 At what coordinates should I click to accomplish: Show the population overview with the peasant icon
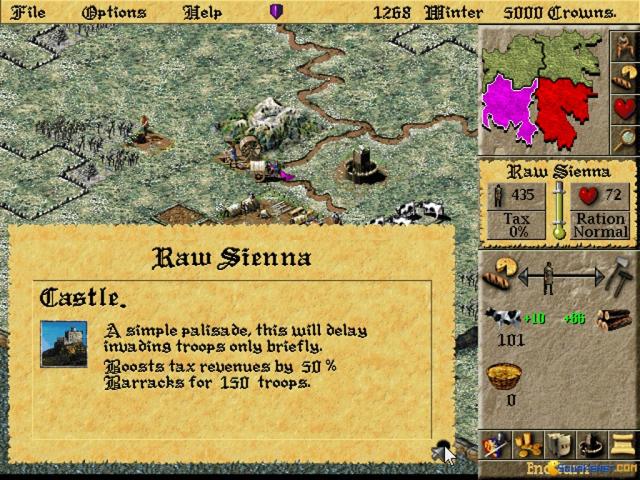pyautogui.click(x=622, y=47)
